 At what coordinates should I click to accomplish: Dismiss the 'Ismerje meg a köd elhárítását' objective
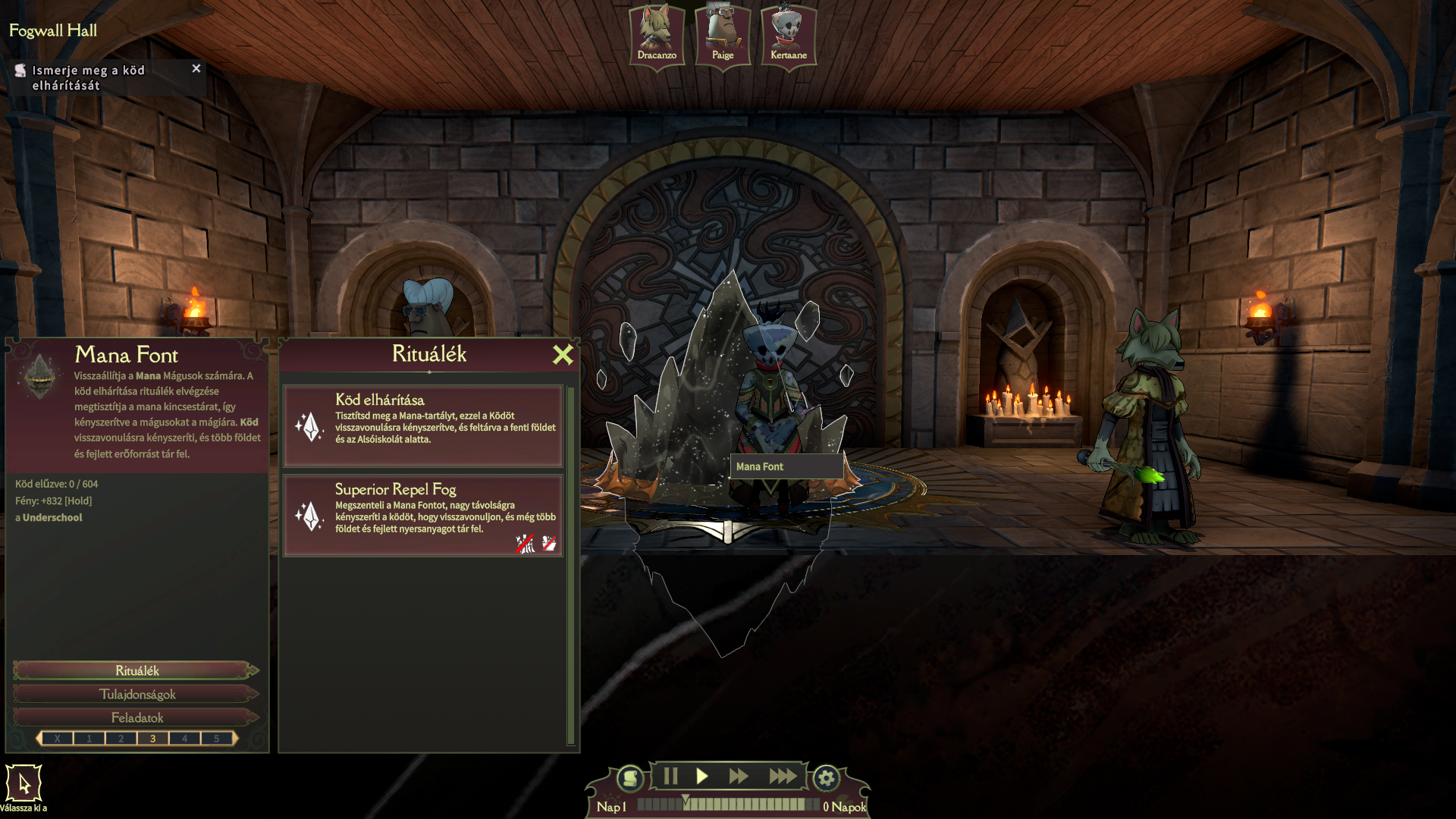click(x=196, y=68)
